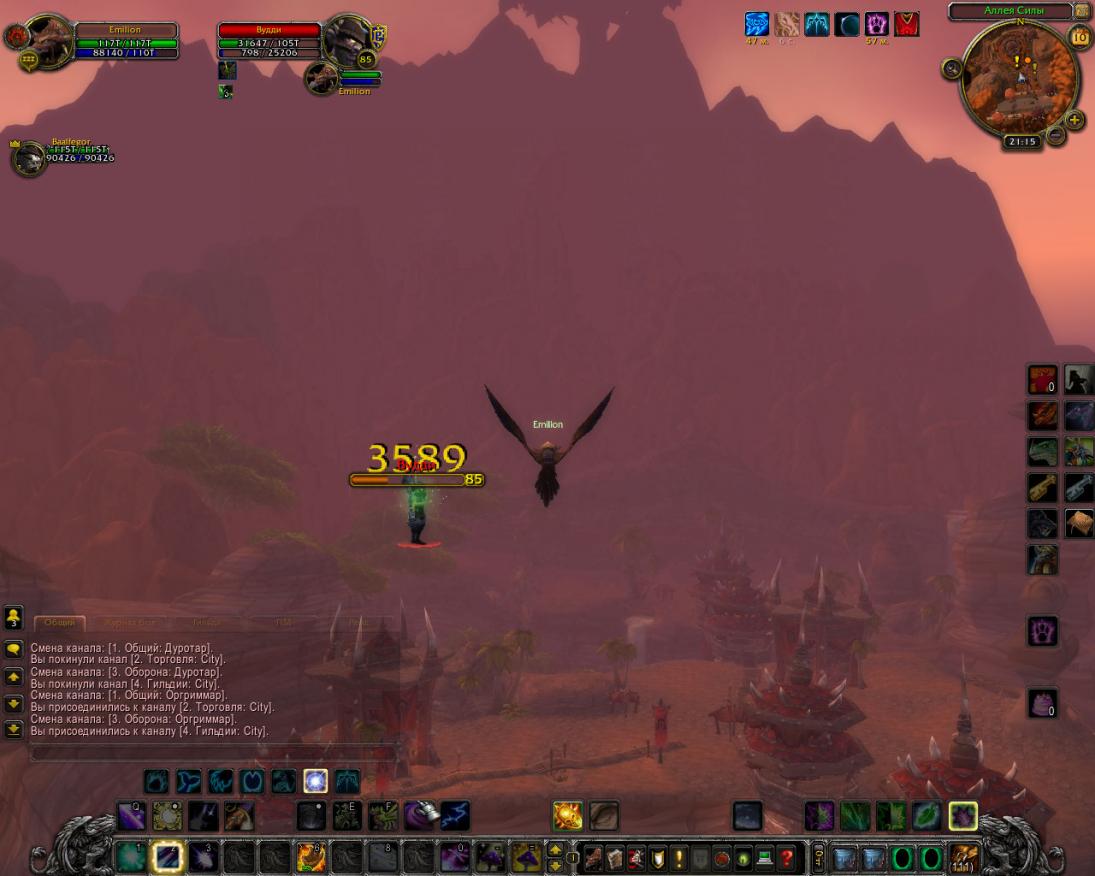Switch to the Гильдия chat tab
Screen dimensions: 1095x876
[206, 622]
